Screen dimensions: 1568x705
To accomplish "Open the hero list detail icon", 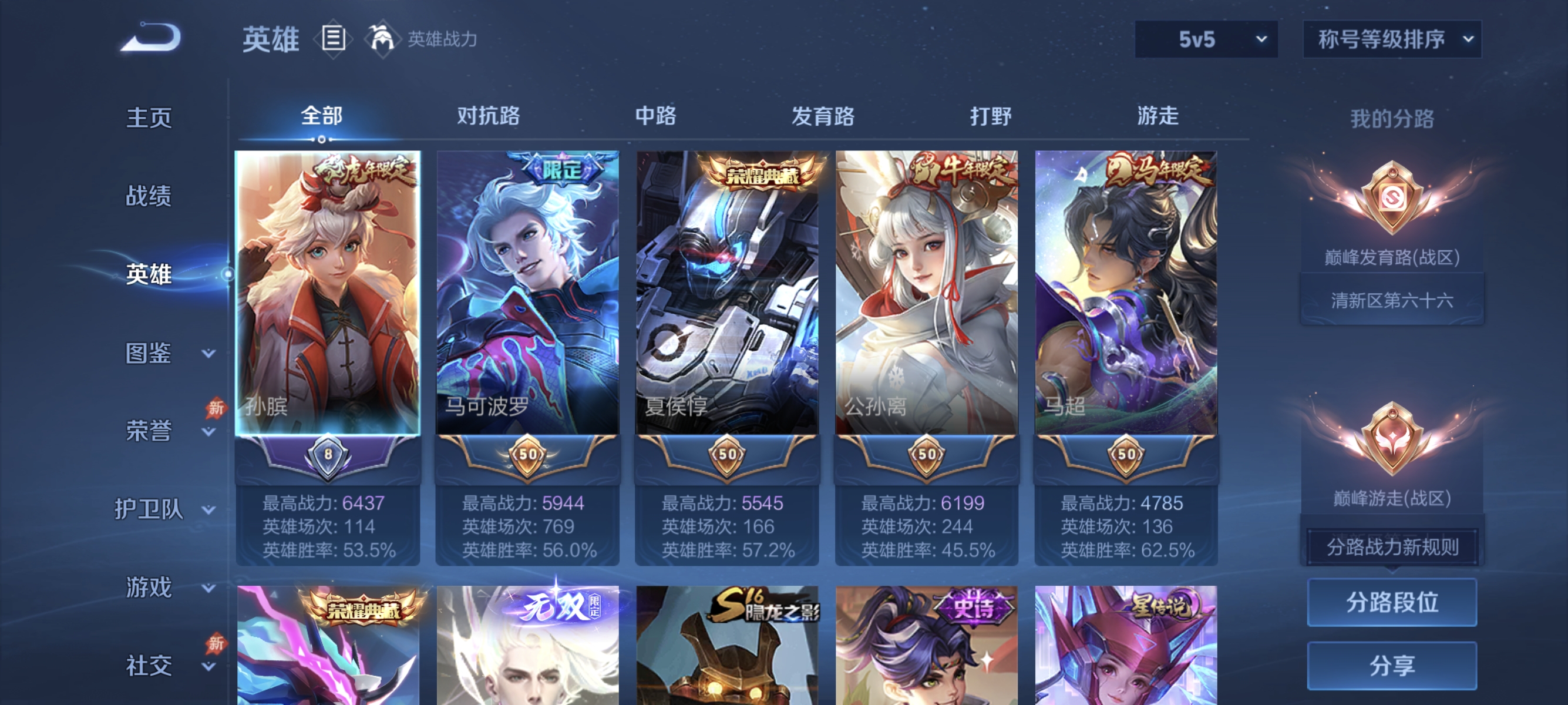I will point(334,38).
